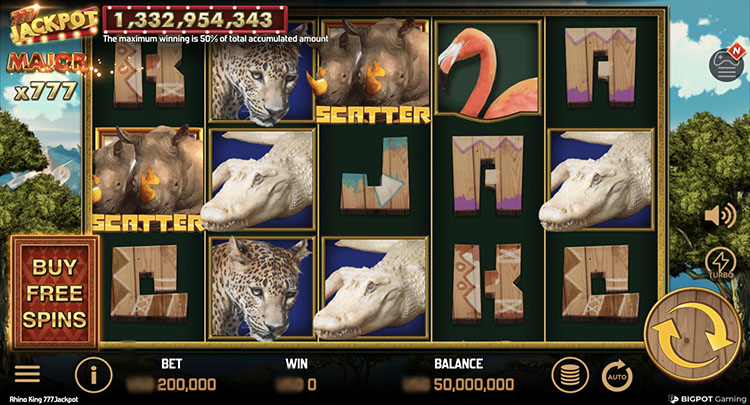Image resolution: width=750 pixels, height=405 pixels.
Task: Spin the reels with the wooden arrow button
Action: pos(693,333)
